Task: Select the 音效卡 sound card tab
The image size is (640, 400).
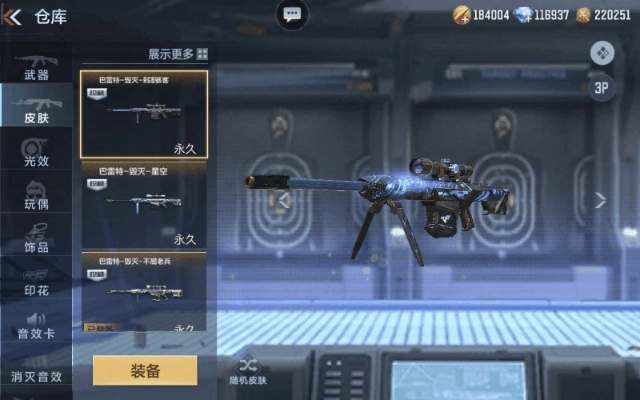Action: pyautogui.click(x=36, y=324)
